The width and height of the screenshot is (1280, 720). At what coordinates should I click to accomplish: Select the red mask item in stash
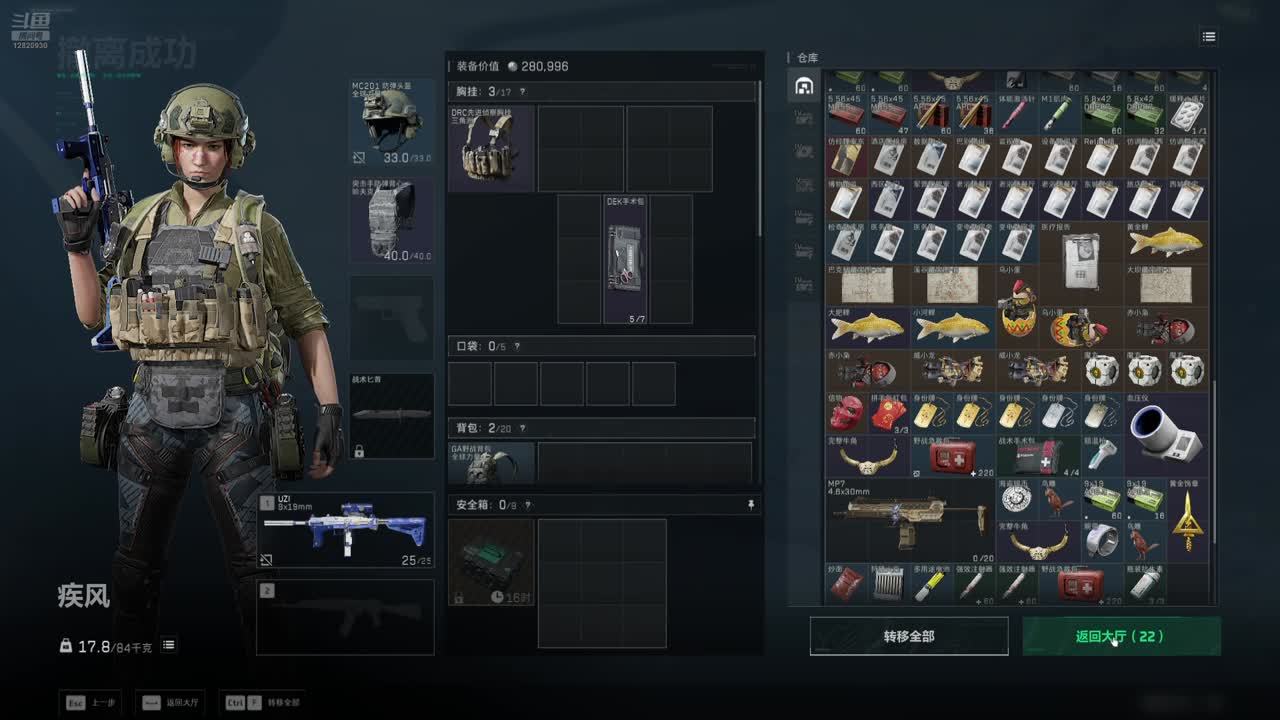click(x=847, y=414)
